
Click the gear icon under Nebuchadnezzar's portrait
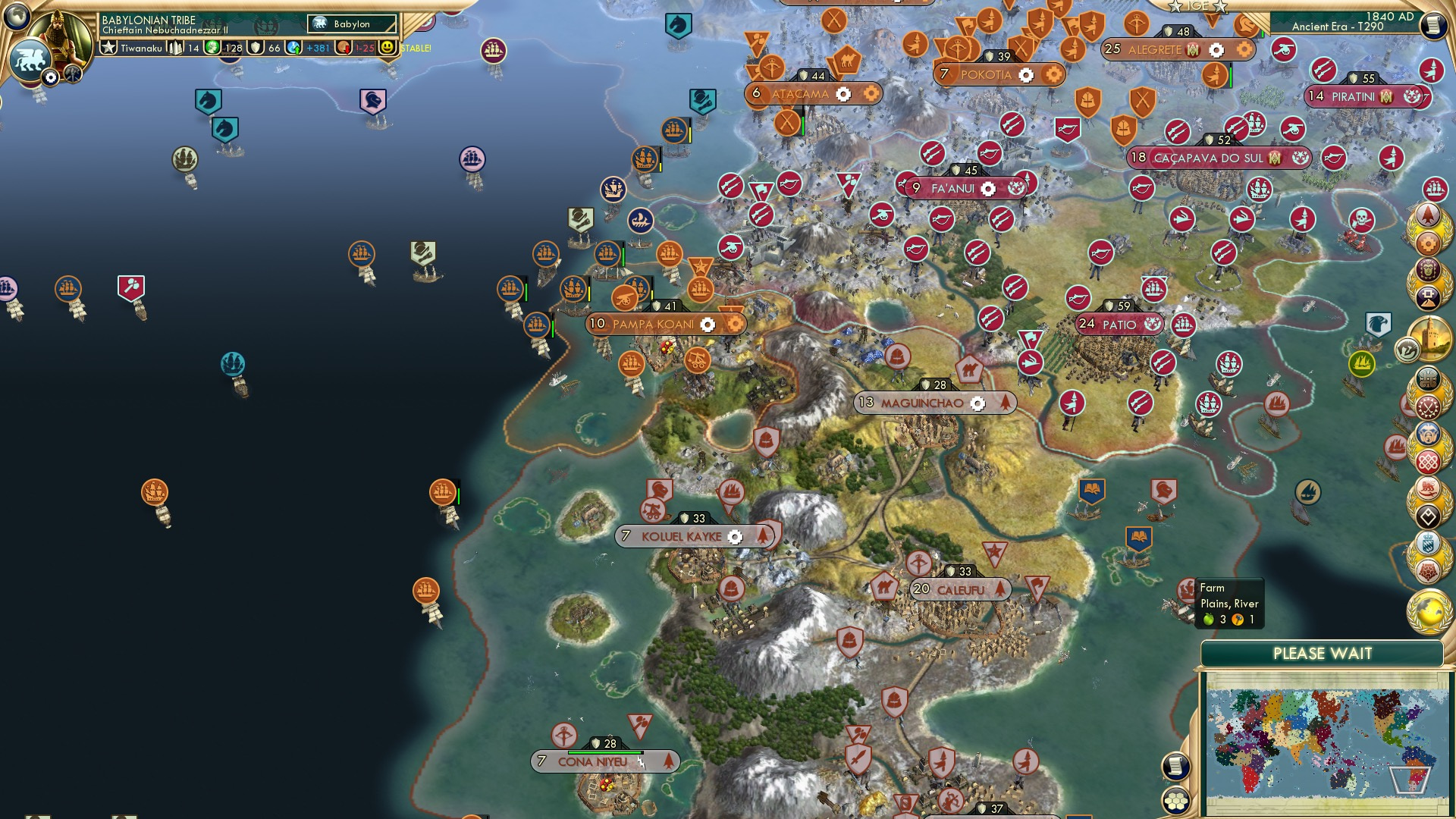pyautogui.click(x=51, y=77)
